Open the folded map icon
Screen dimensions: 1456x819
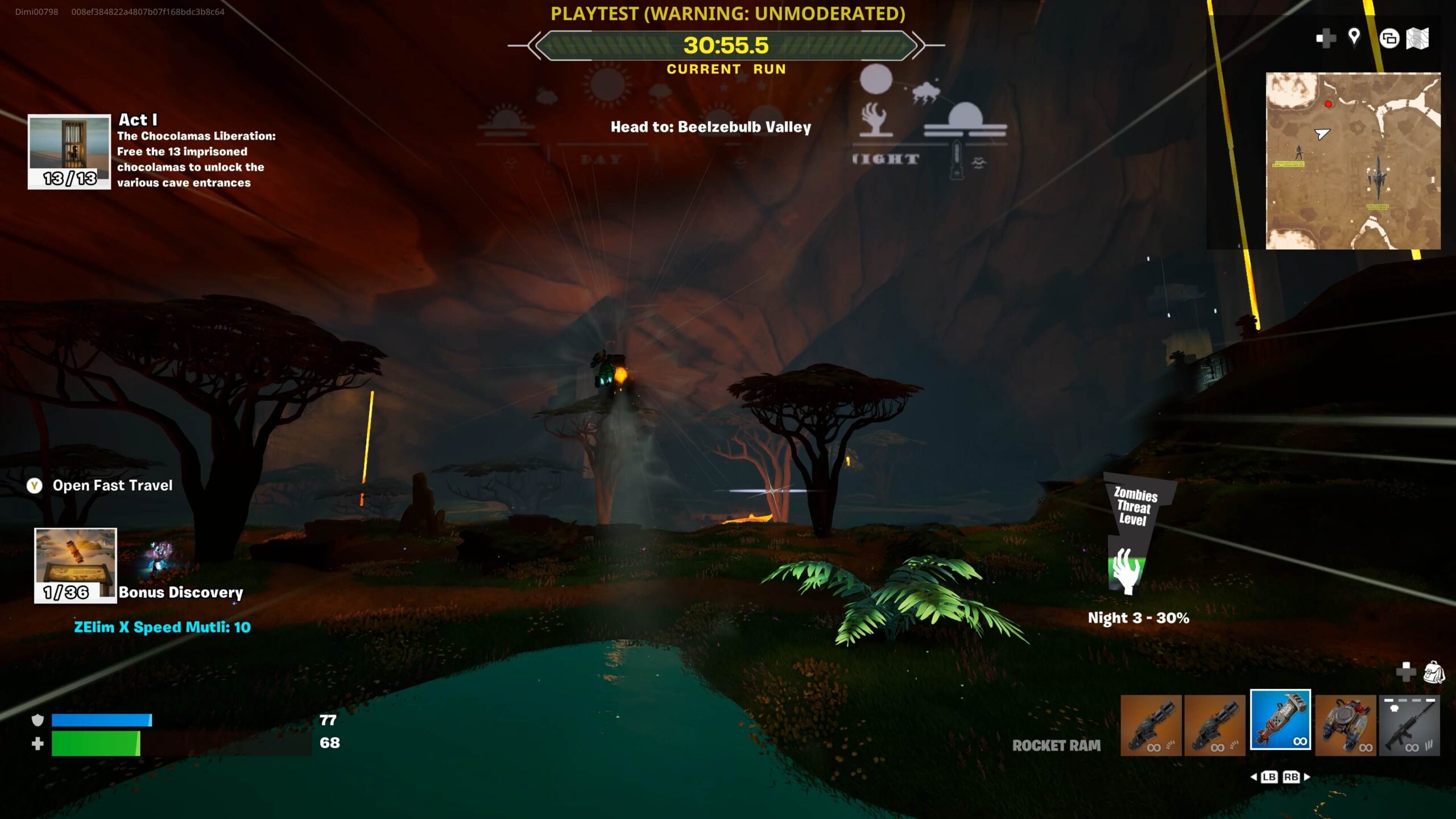coord(1417,39)
